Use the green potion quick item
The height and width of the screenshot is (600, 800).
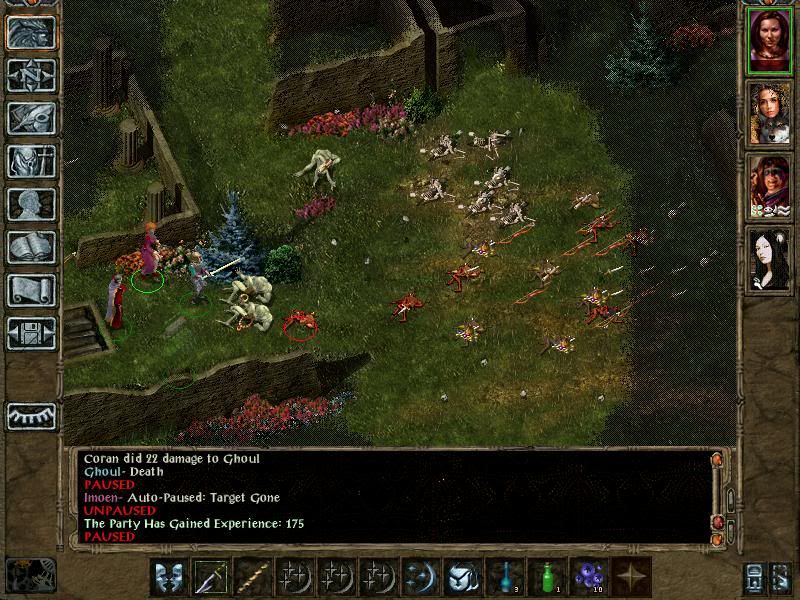coord(547,577)
